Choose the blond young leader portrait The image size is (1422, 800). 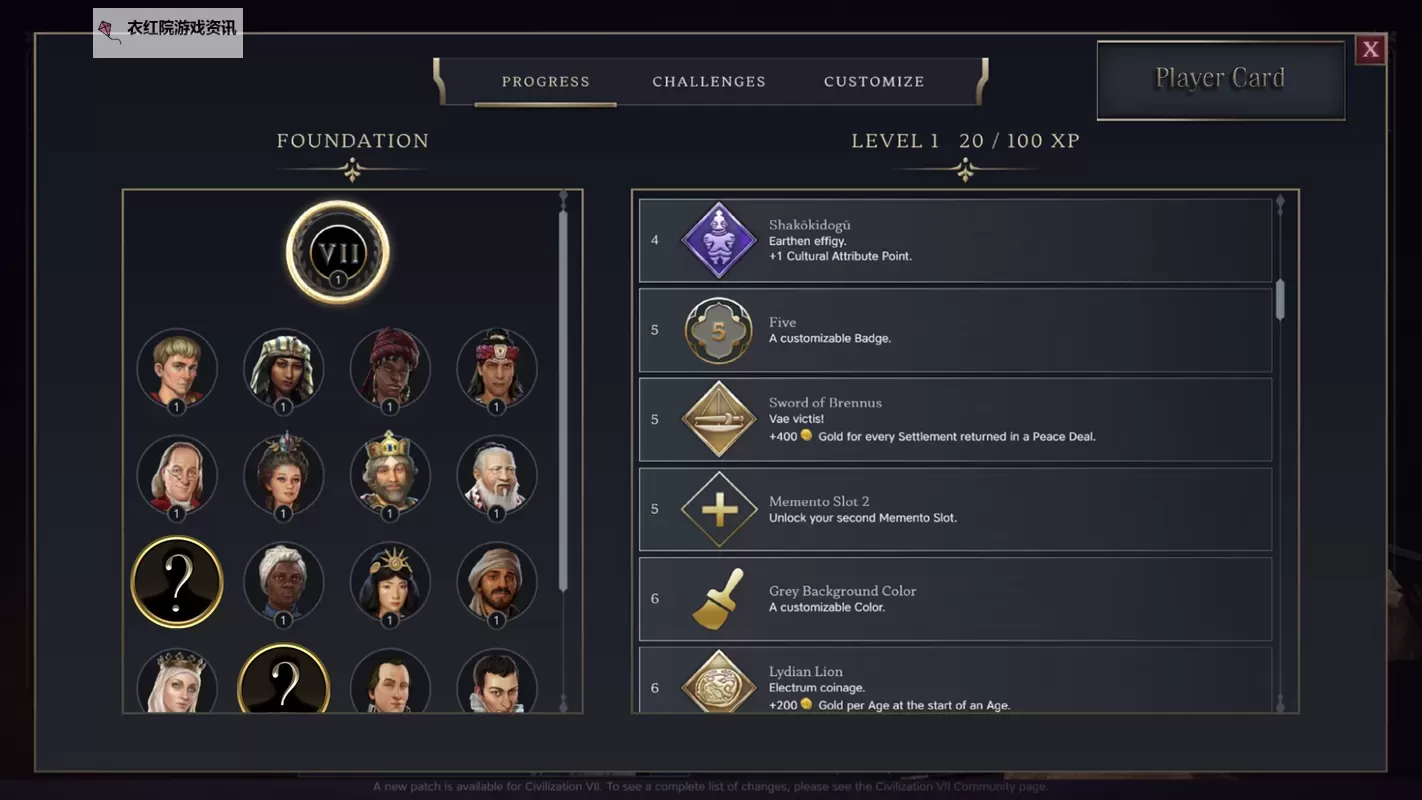point(177,368)
